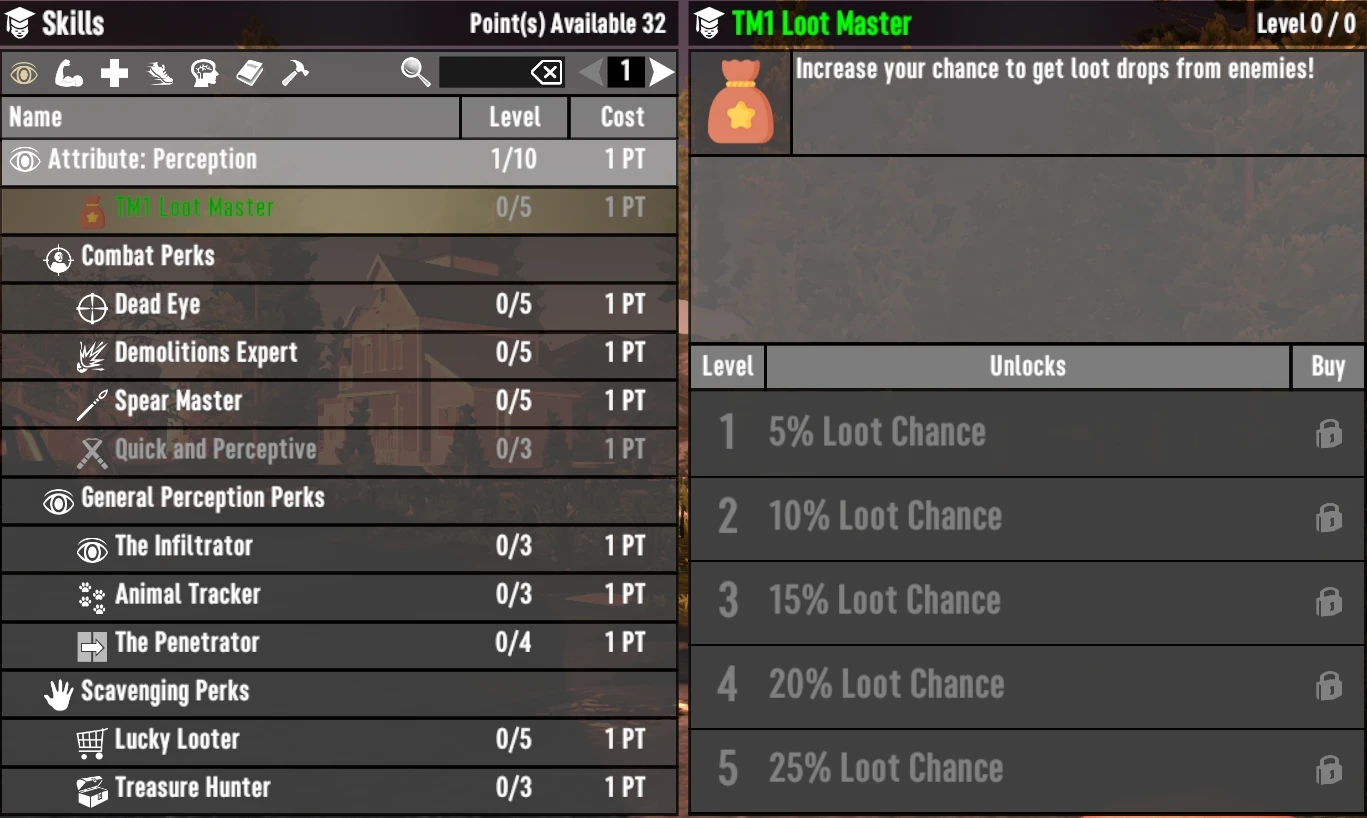Go to the next skills page arrow
The image size is (1367, 818).
(659, 71)
